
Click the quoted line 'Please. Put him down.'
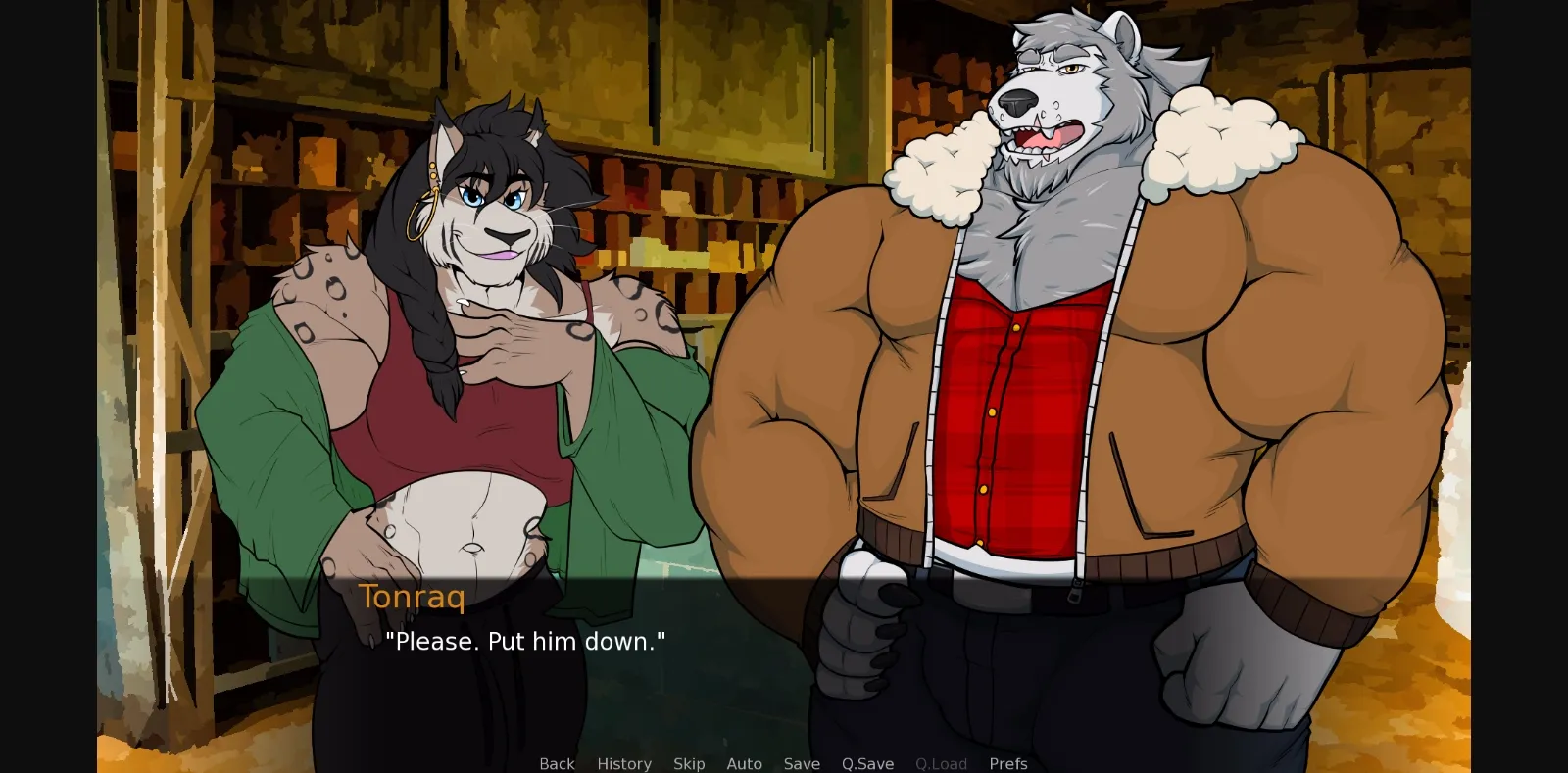527,643
